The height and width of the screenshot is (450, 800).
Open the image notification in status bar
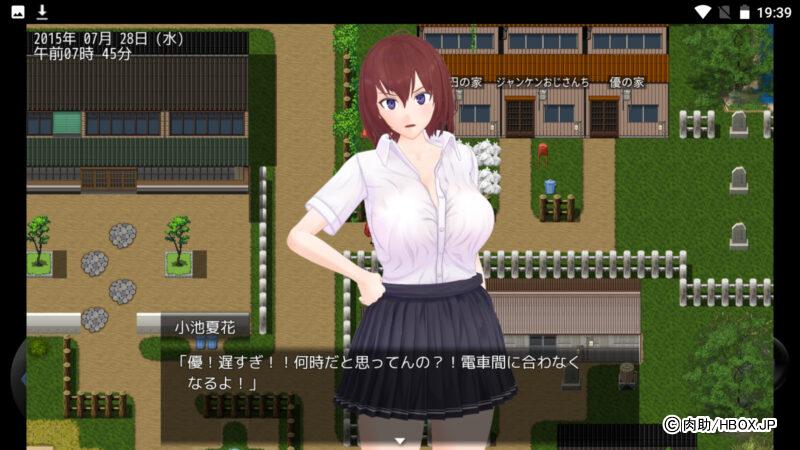[18, 12]
